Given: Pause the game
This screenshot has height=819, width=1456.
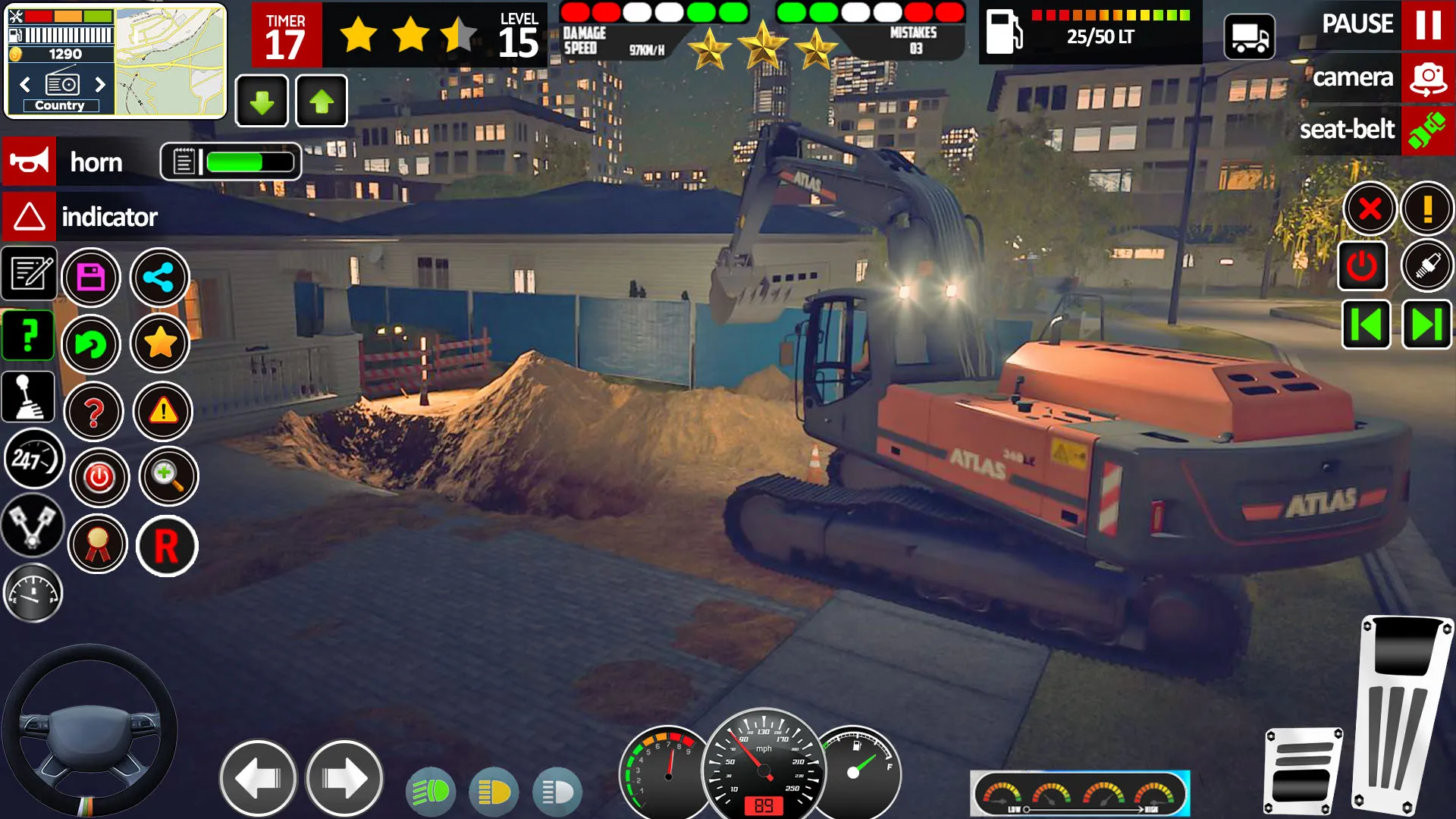Looking at the screenshot, I should [1428, 25].
